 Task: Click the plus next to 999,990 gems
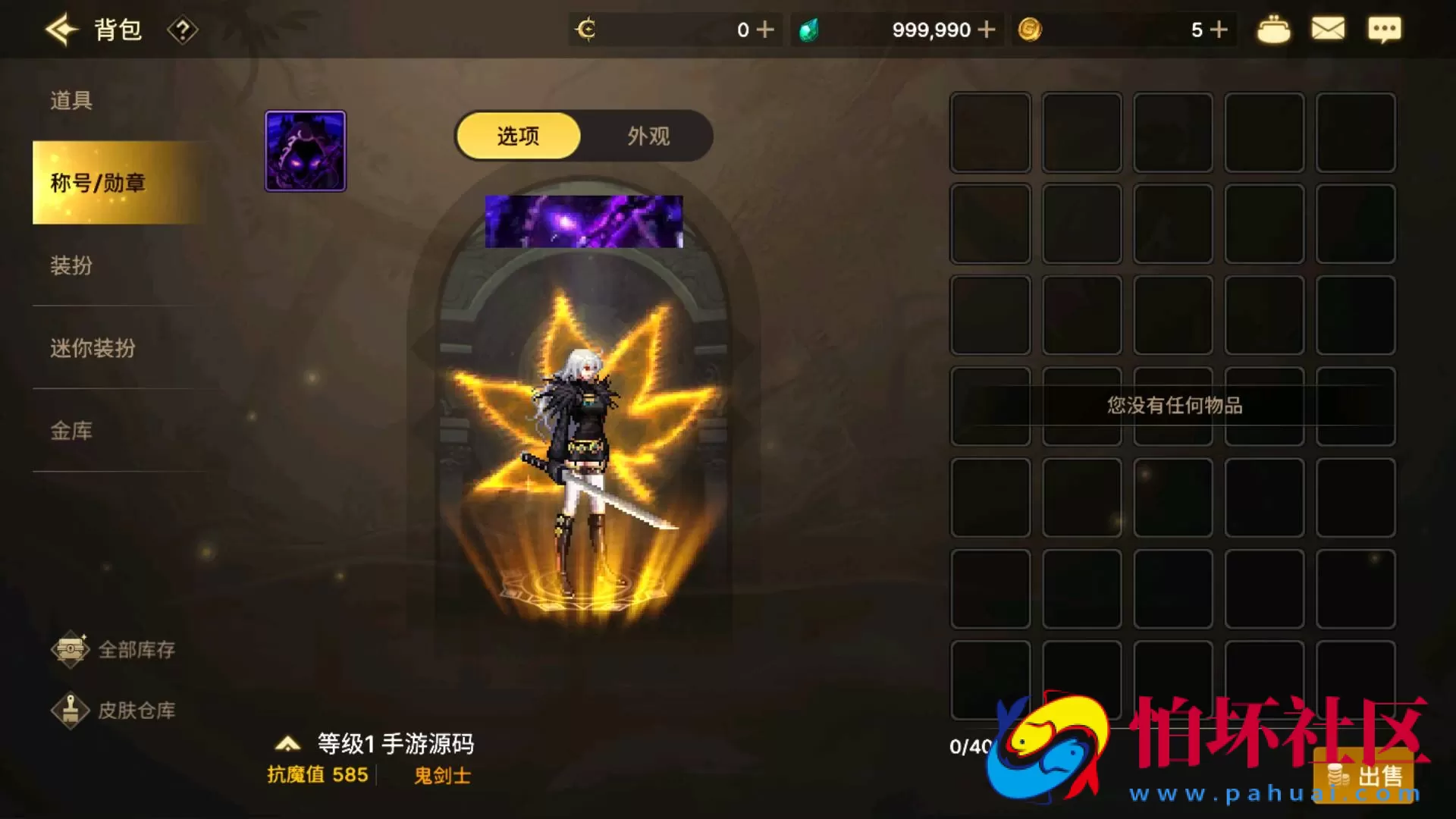pyautogui.click(x=987, y=29)
